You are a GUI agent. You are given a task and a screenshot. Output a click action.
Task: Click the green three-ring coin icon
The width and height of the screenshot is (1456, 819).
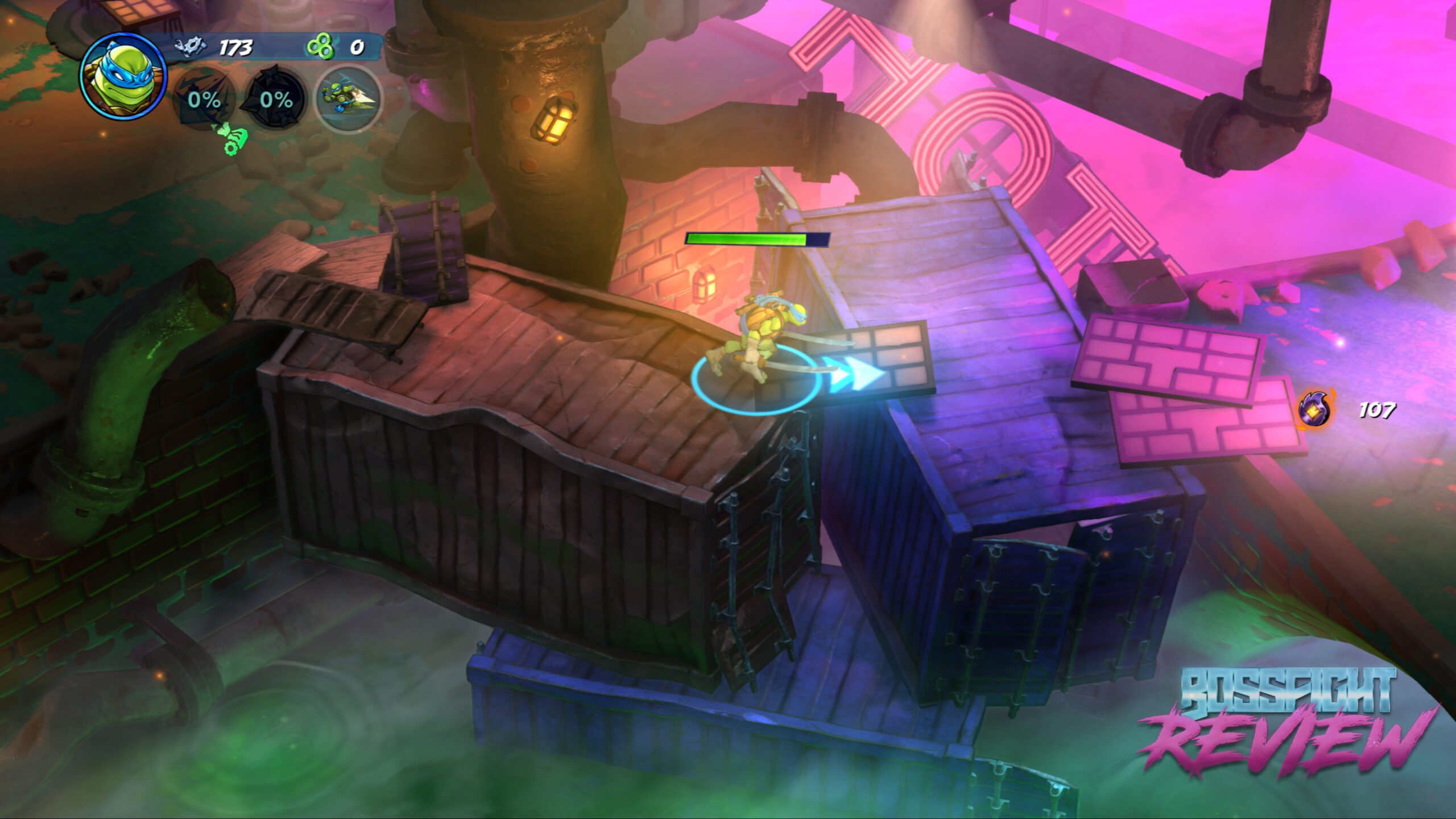pos(320,47)
